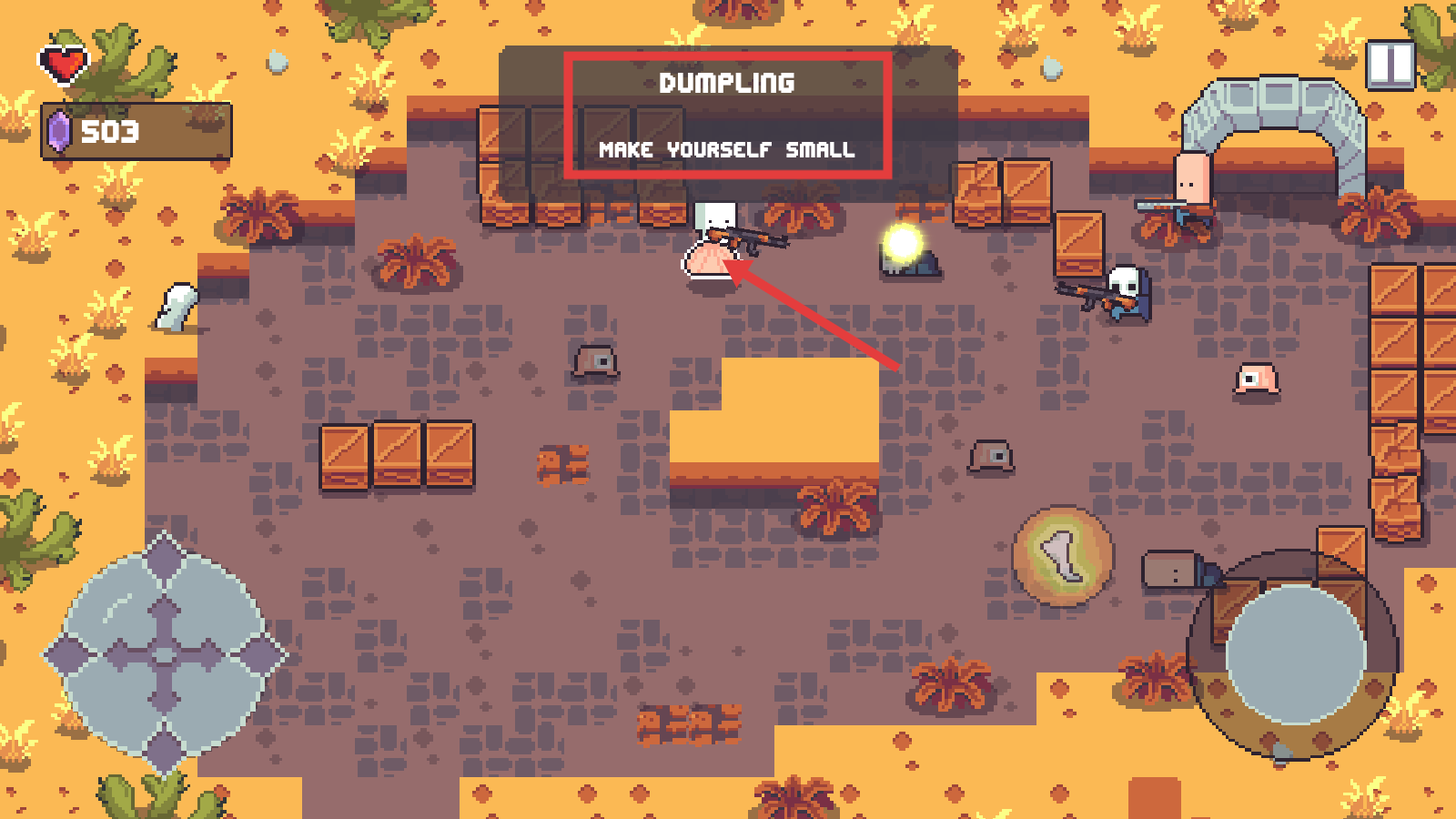Tap the foot kick ability button
Viewport: 1456px width, 819px height.
pyautogui.click(x=1063, y=556)
